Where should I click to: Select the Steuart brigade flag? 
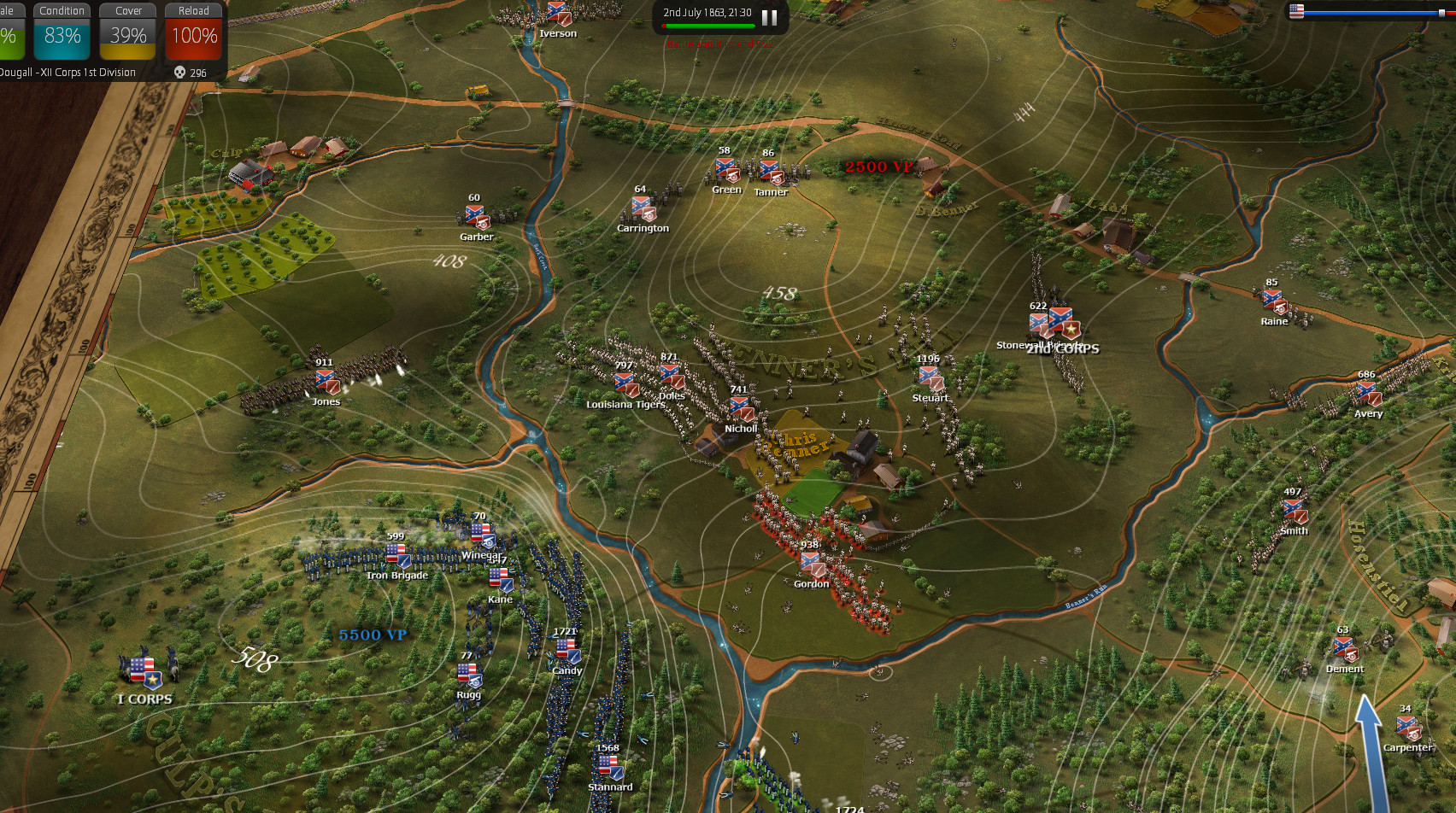931,377
